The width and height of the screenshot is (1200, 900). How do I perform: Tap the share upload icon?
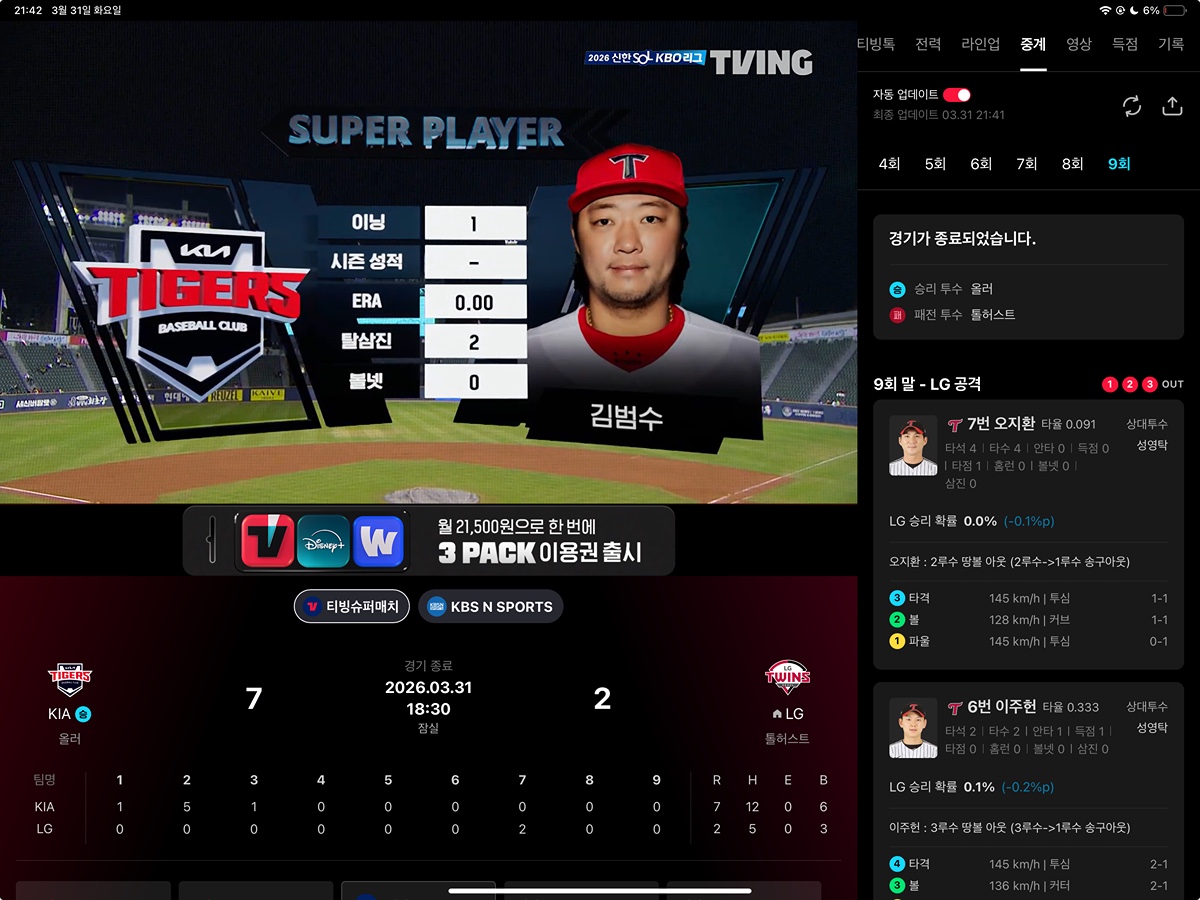(1172, 106)
